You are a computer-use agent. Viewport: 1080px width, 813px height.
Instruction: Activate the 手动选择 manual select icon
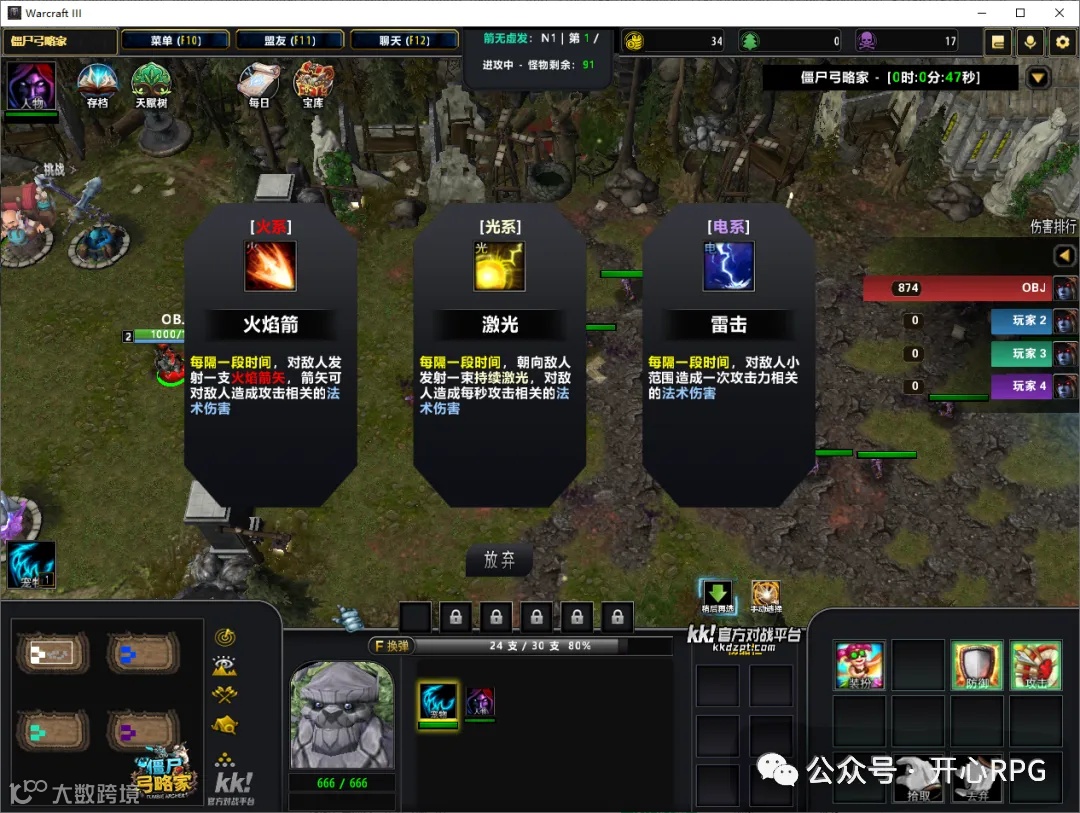(766, 594)
